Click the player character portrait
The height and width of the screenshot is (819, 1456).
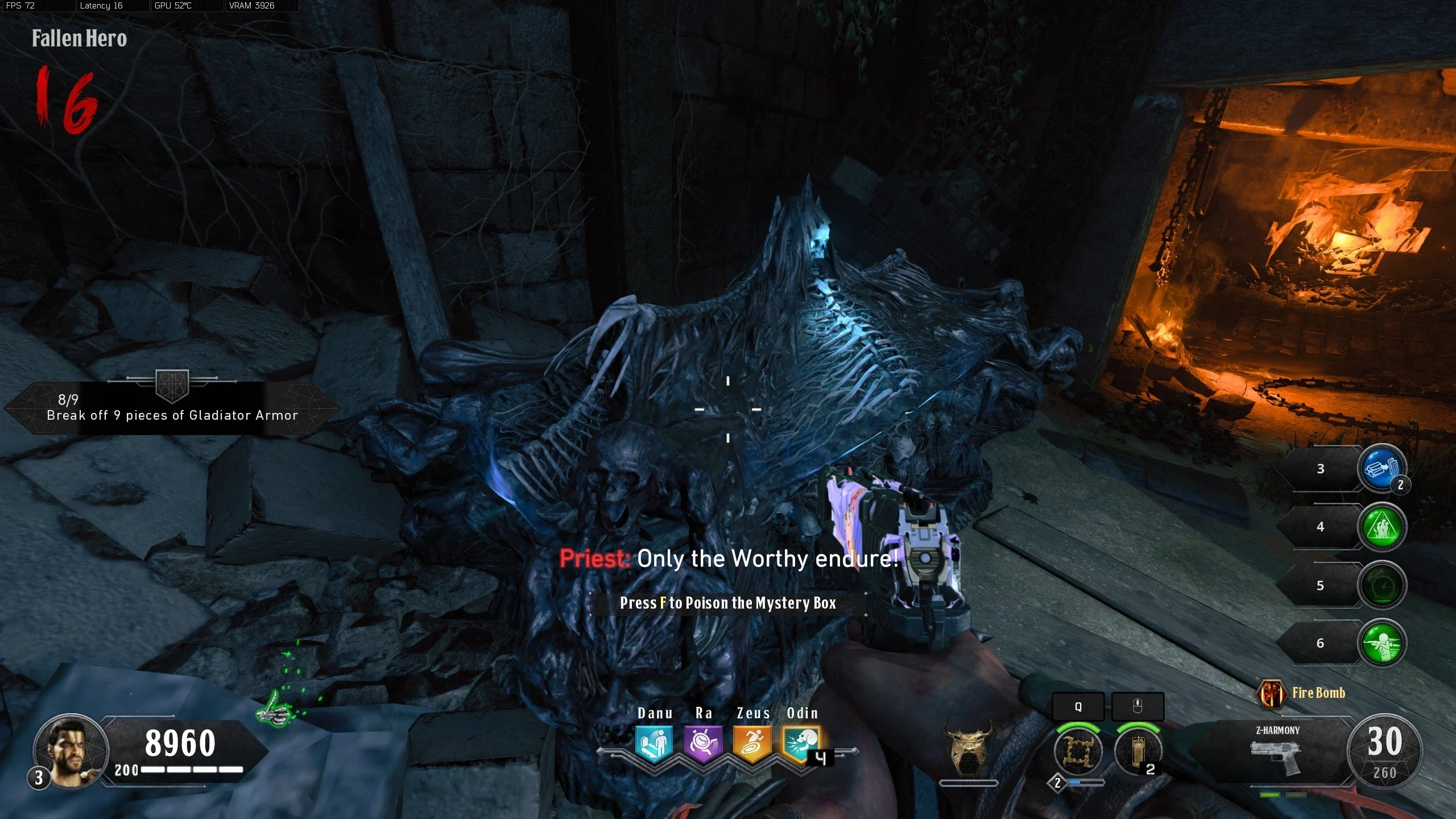(71, 751)
